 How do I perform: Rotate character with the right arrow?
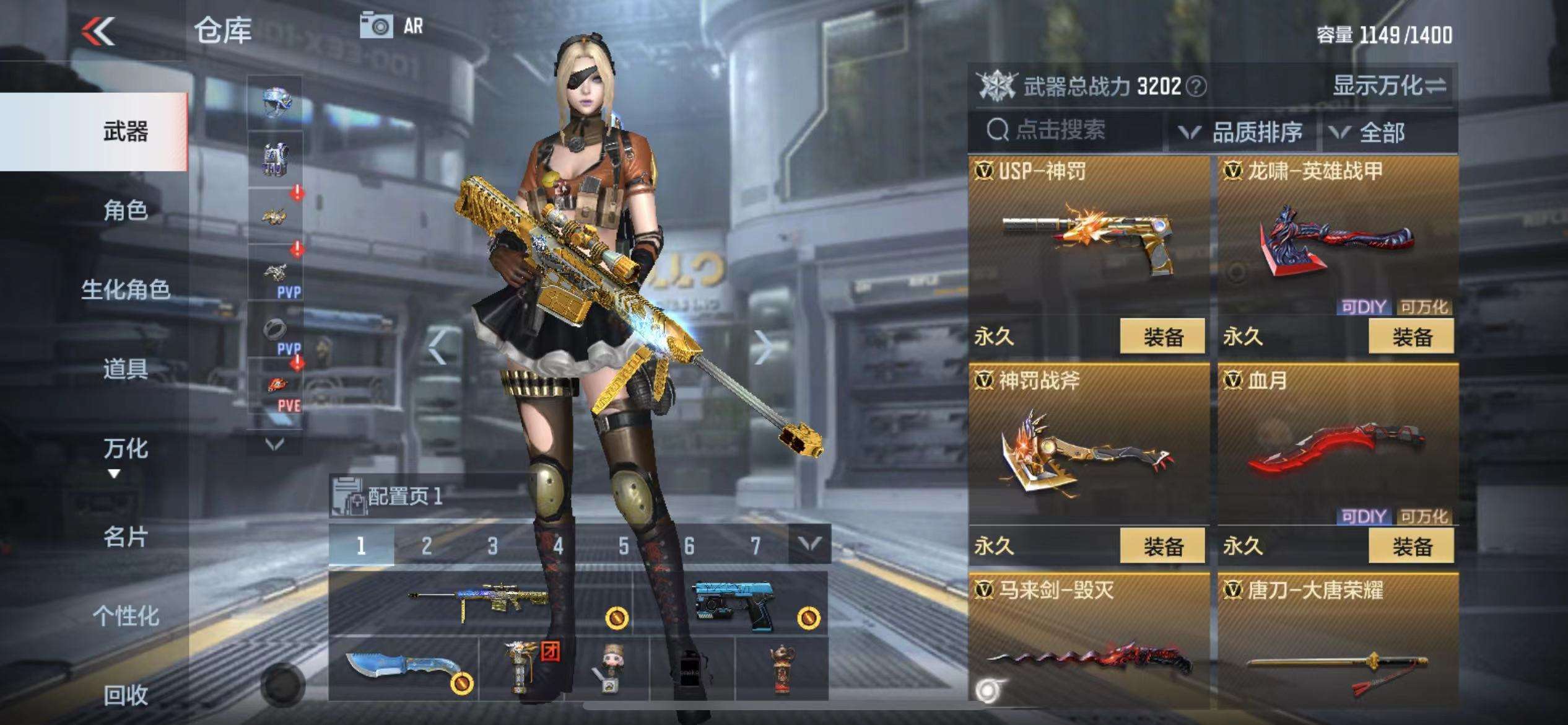[763, 347]
